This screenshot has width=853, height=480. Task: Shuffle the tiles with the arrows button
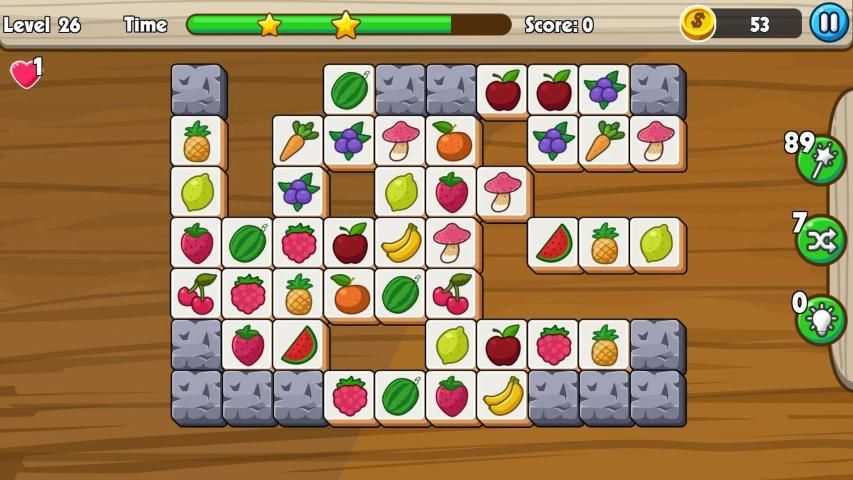pyautogui.click(x=821, y=240)
